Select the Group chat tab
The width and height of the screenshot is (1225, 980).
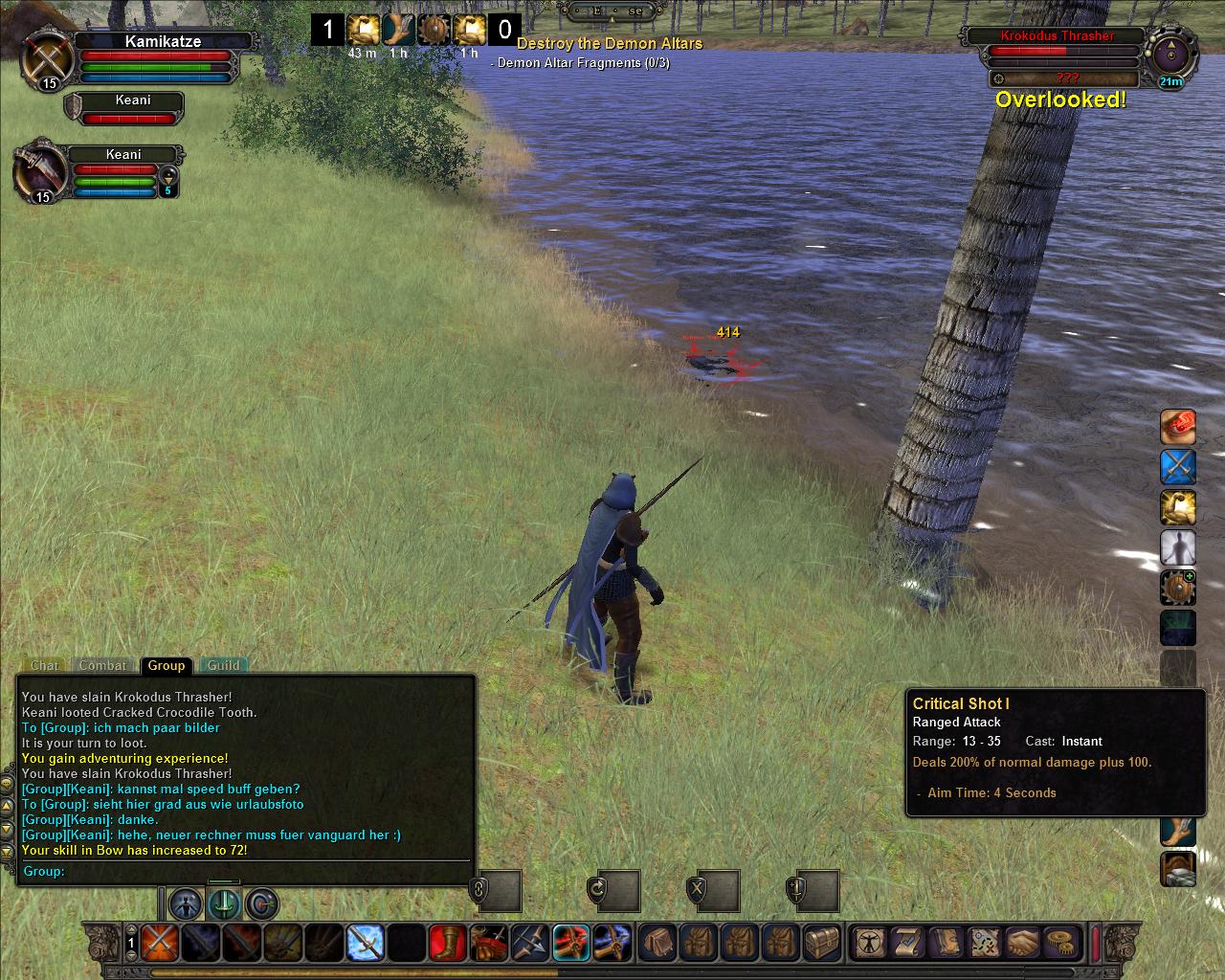(x=166, y=665)
